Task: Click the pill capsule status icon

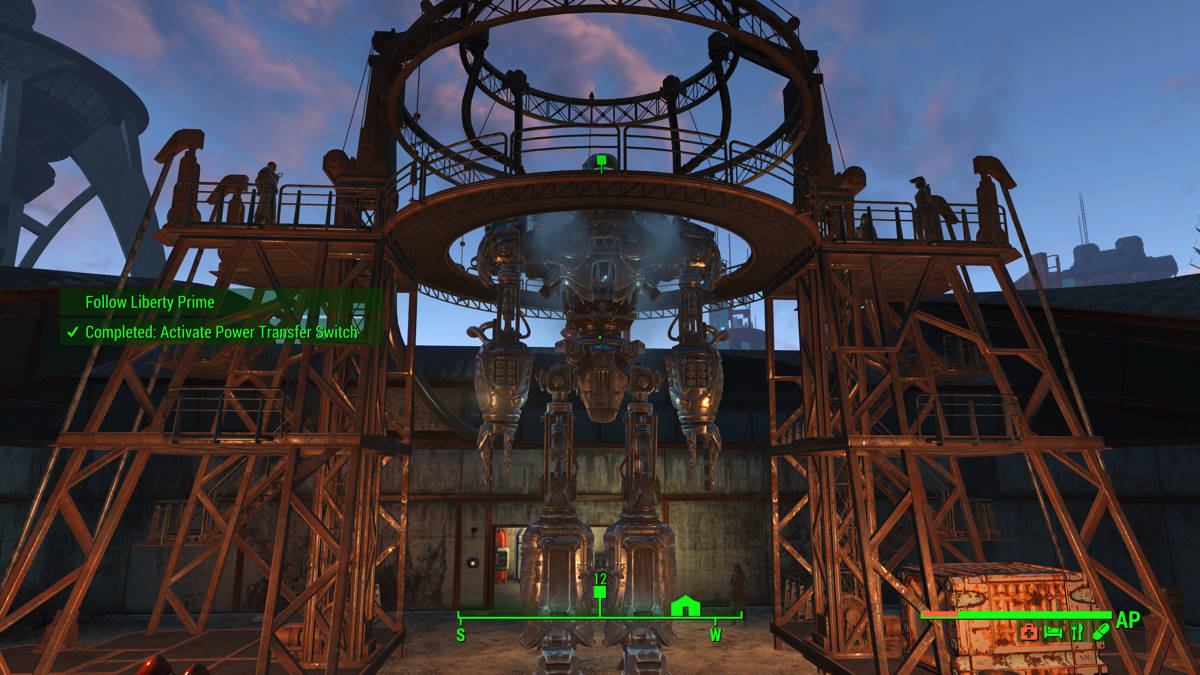Action: point(1101,632)
